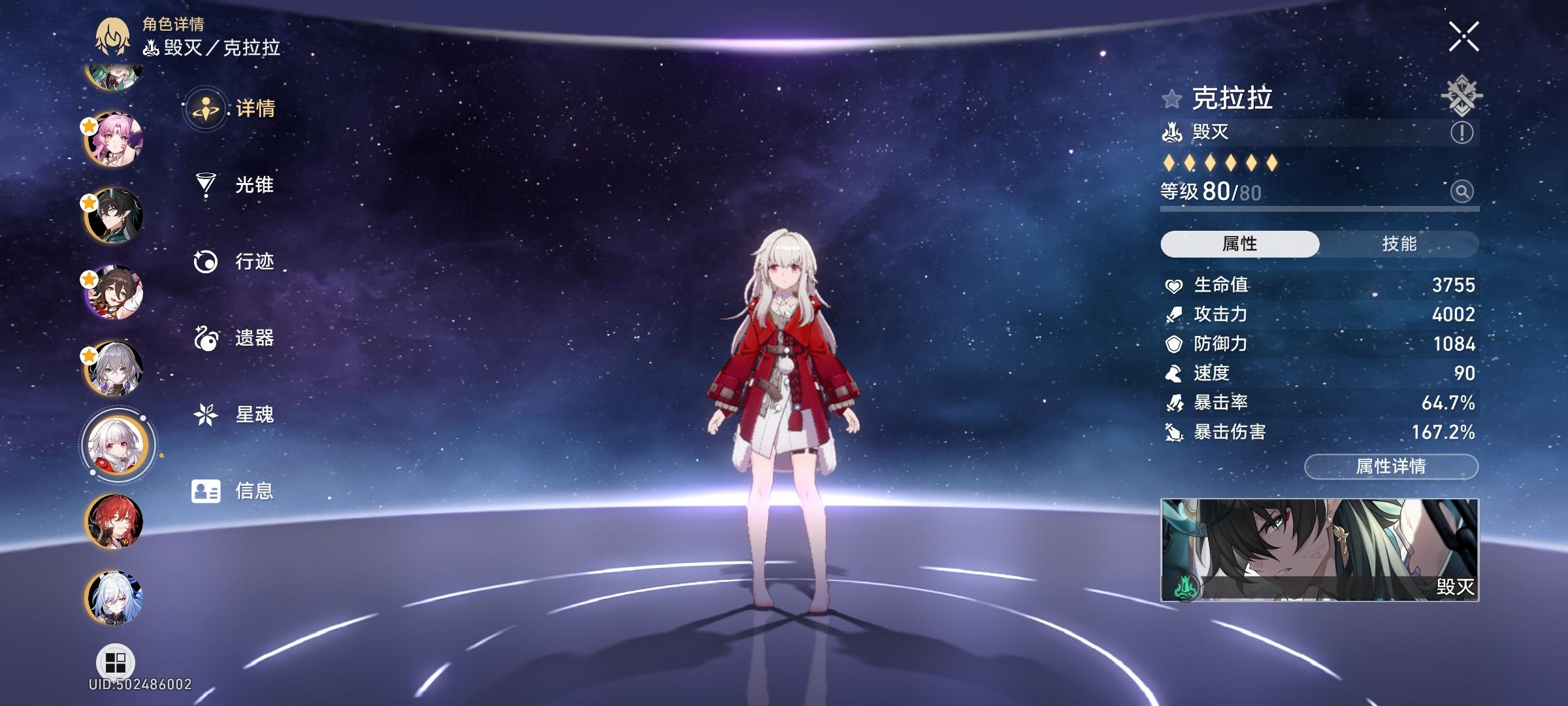Stay on the 属性 (Attributes) tab
Image resolution: width=1568 pixels, height=706 pixels.
coord(1241,244)
